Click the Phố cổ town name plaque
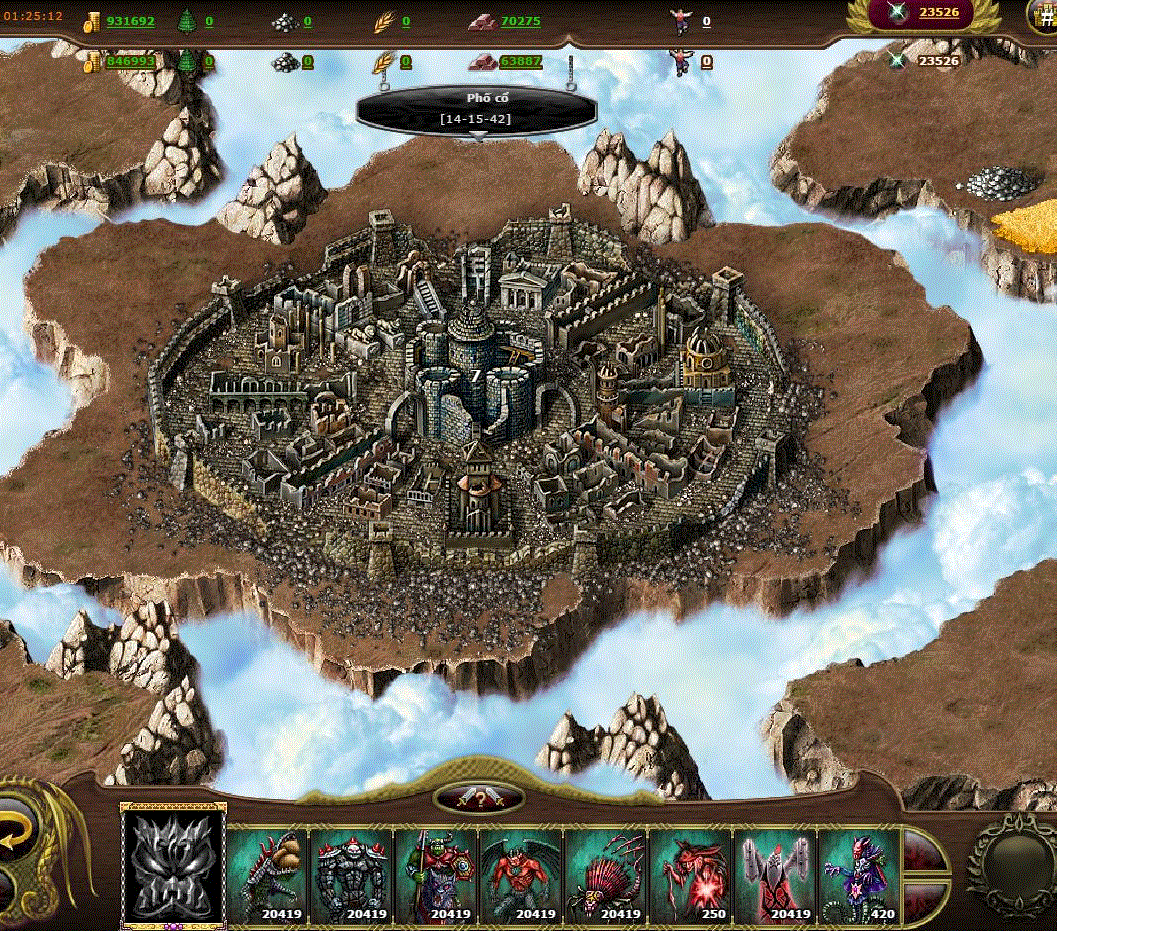This screenshot has height=931, width=1152. [x=477, y=109]
